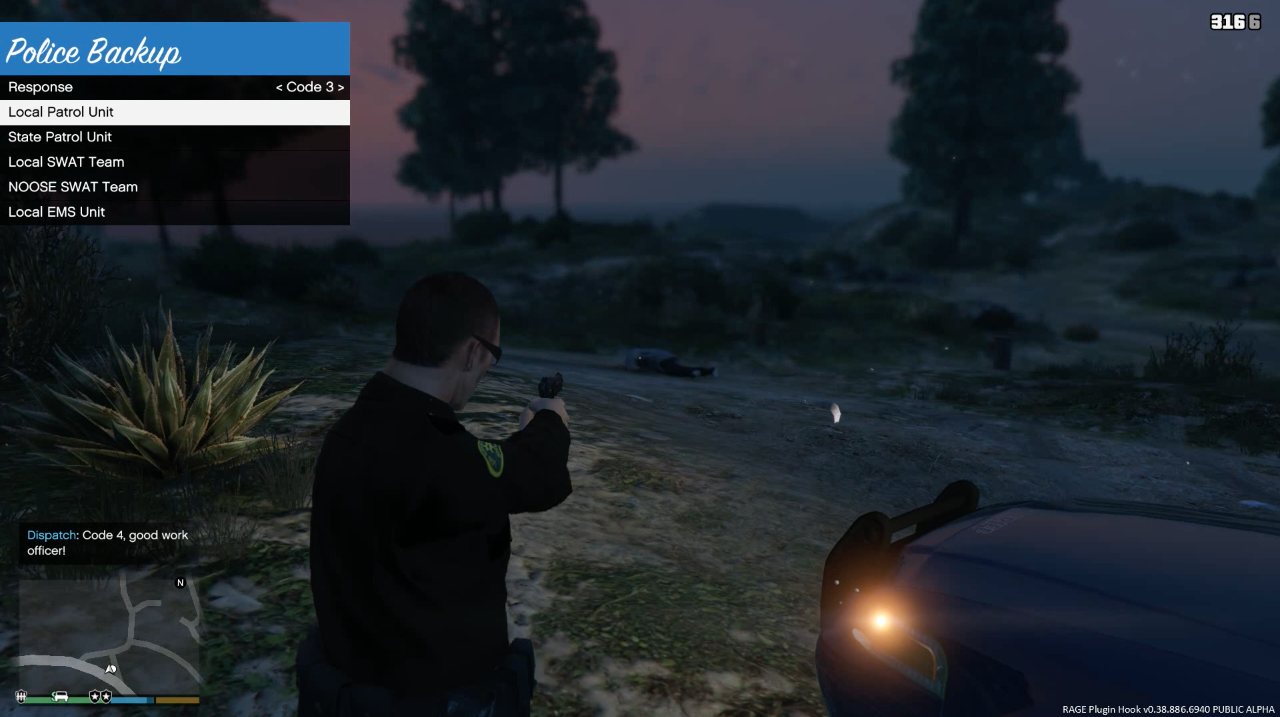Request the Local SWAT Team
This screenshot has height=717, width=1280.
coord(175,162)
